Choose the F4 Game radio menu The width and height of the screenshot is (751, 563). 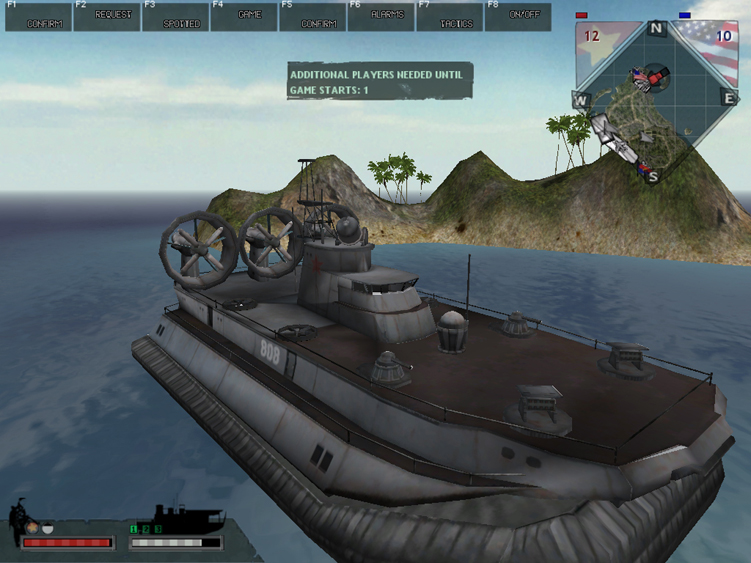(244, 17)
